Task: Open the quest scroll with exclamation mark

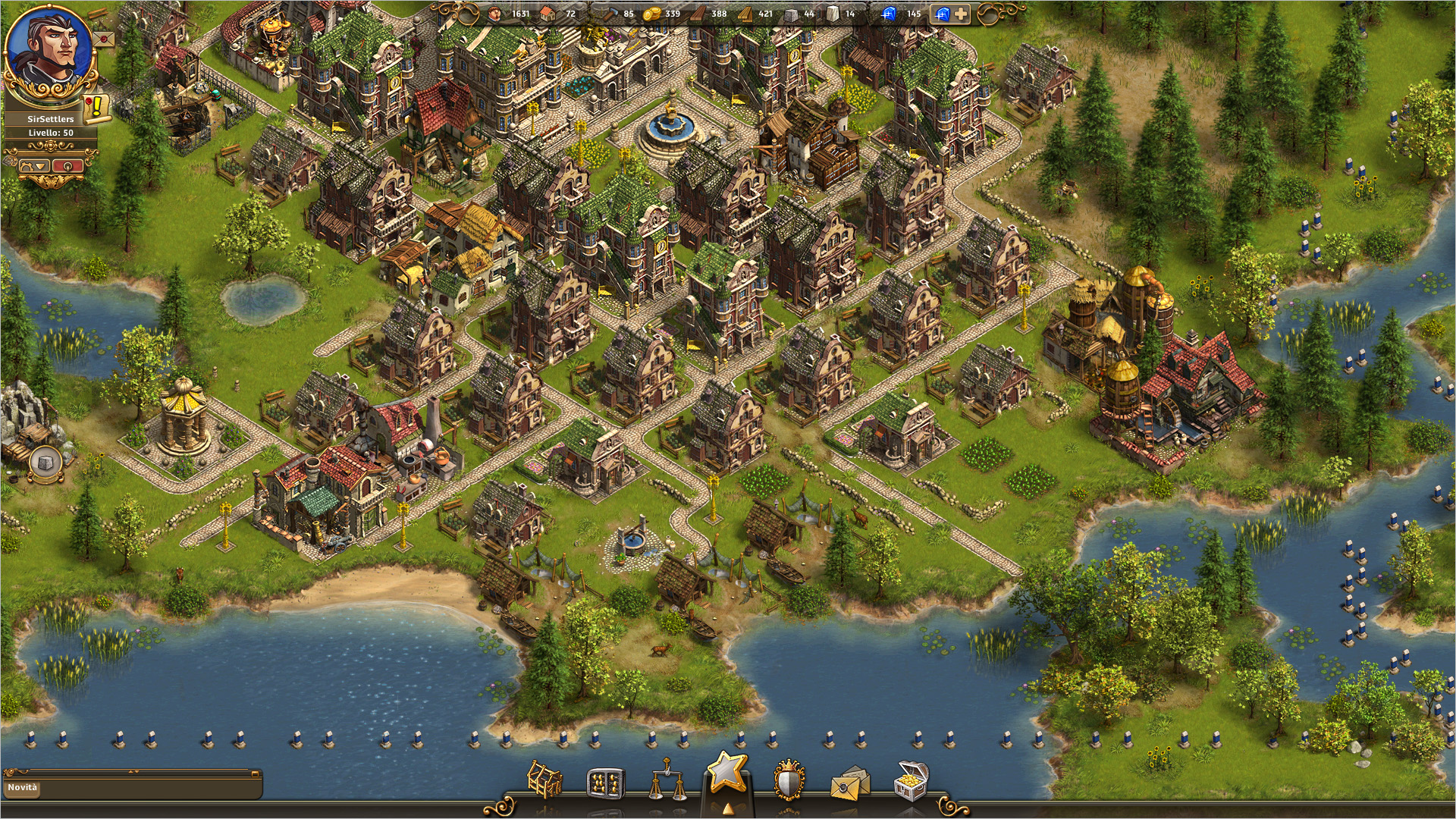Action: click(x=96, y=108)
